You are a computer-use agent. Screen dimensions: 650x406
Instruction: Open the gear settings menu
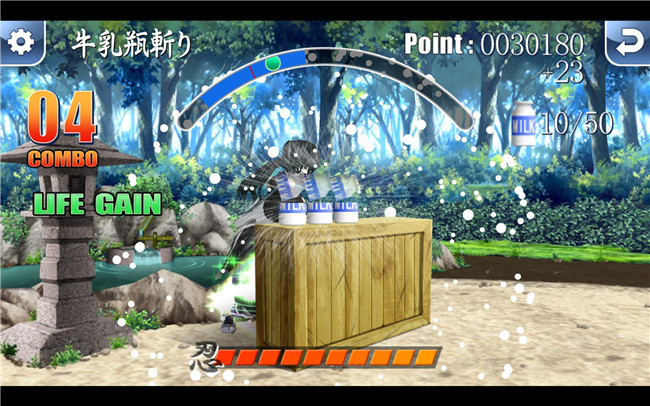point(21,42)
